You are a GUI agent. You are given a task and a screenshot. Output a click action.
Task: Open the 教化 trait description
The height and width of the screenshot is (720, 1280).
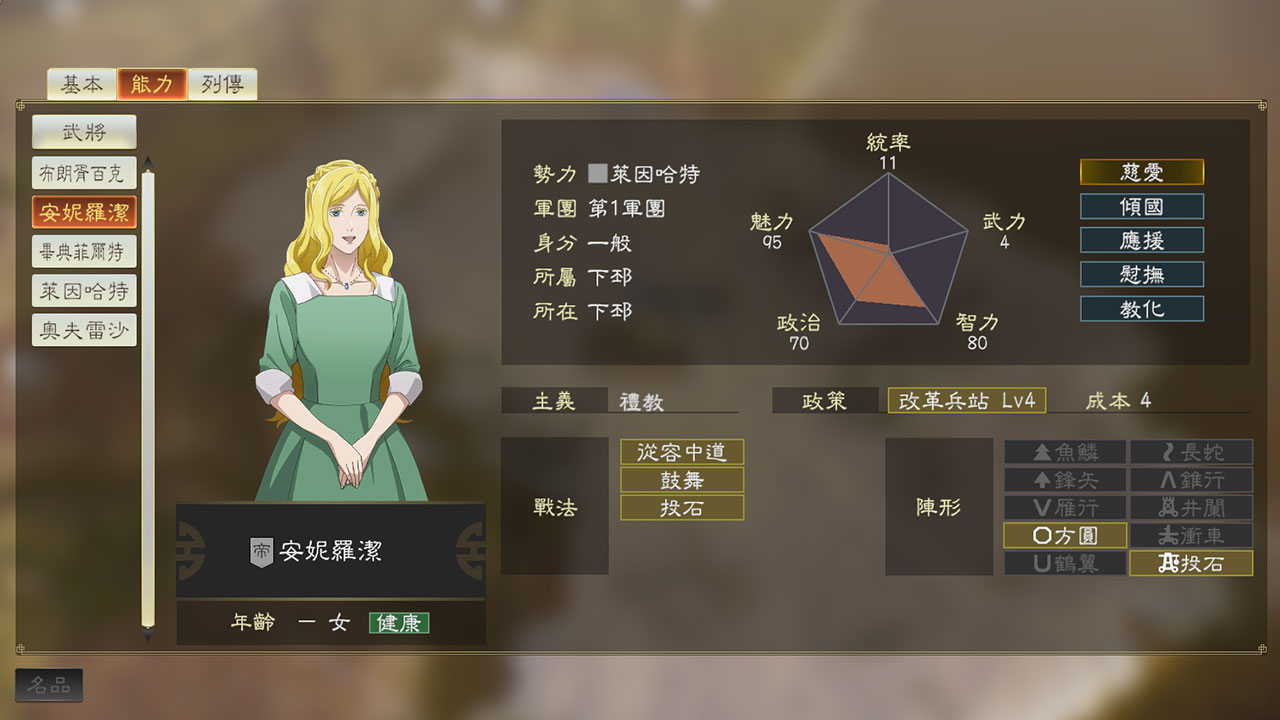1141,309
